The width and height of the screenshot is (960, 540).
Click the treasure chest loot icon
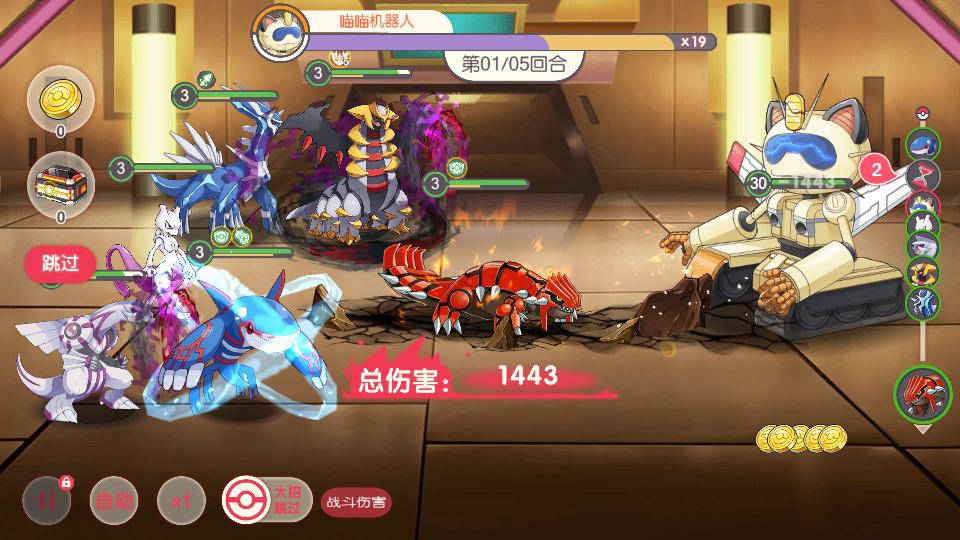[x=60, y=185]
